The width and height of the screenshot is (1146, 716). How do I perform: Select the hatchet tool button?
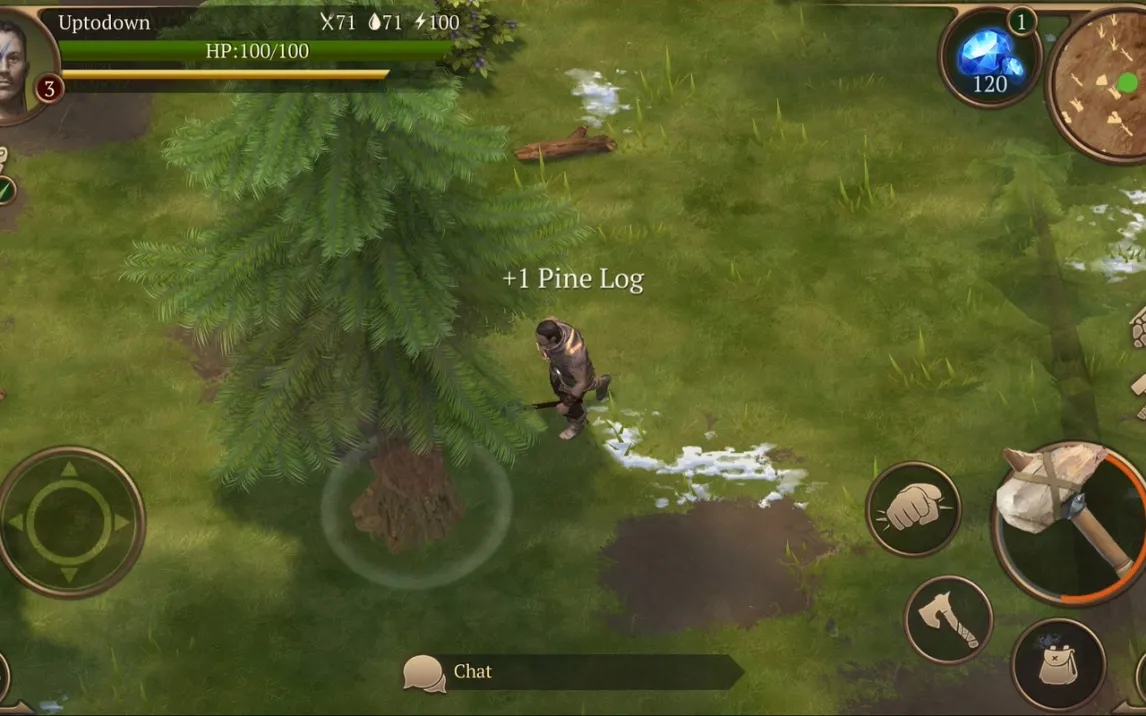click(948, 619)
